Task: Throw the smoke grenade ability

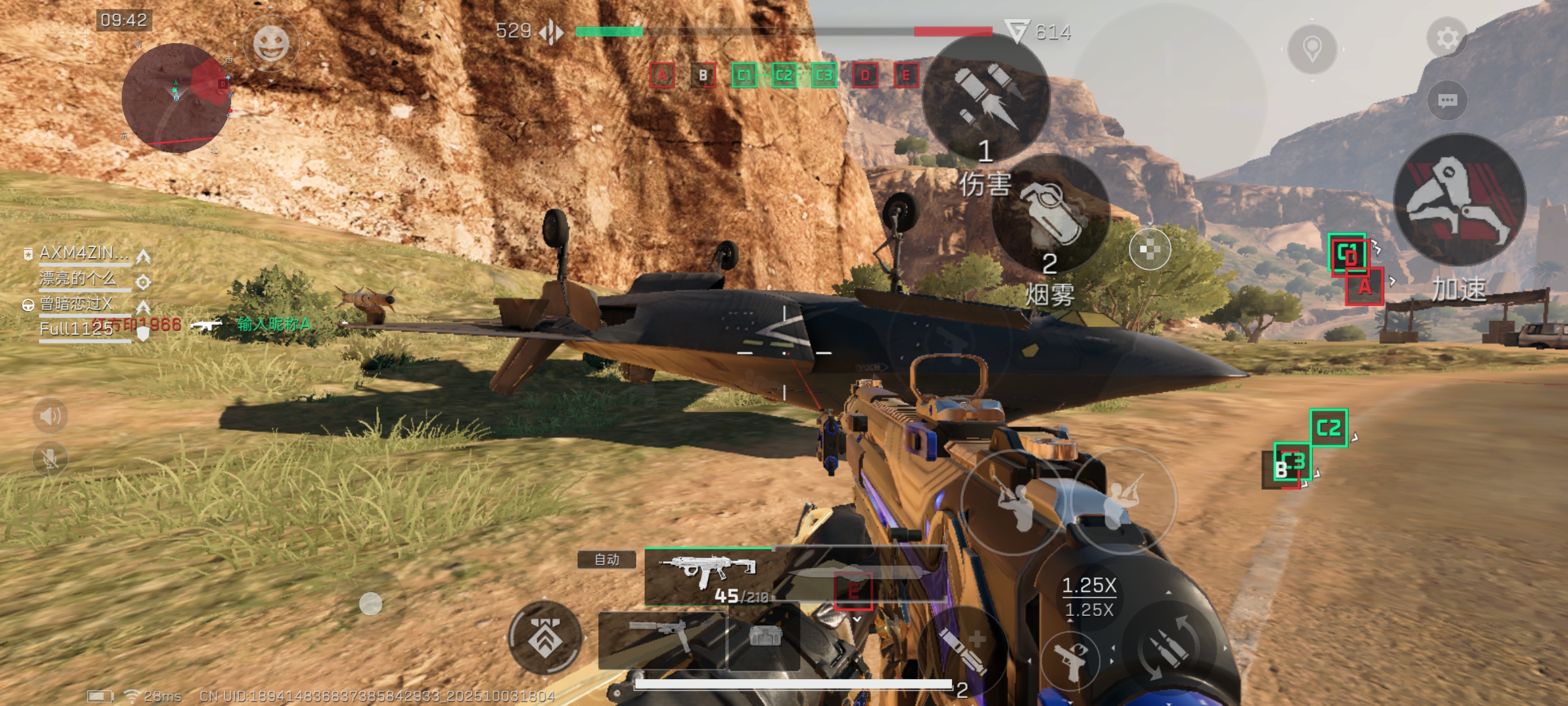Action: pos(1050,215)
